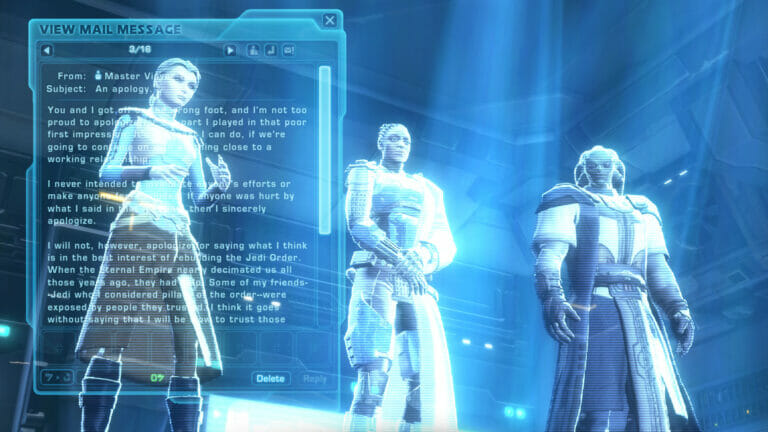Image resolution: width=768 pixels, height=432 pixels.
Task: Delete this mail message
Action: 270,379
